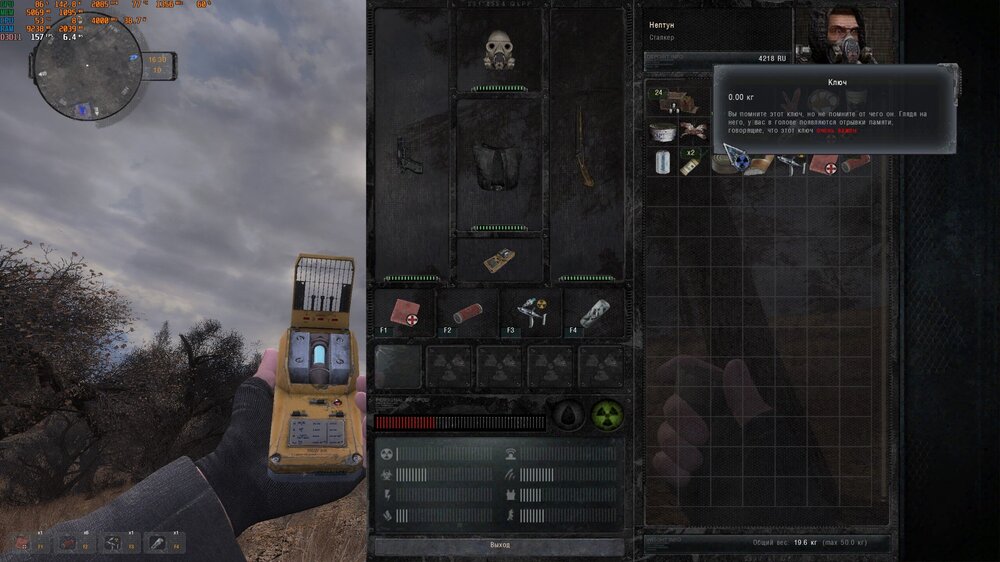This screenshot has width=1000, height=562.
Task: Select the detector device slot
Action: click(499, 261)
